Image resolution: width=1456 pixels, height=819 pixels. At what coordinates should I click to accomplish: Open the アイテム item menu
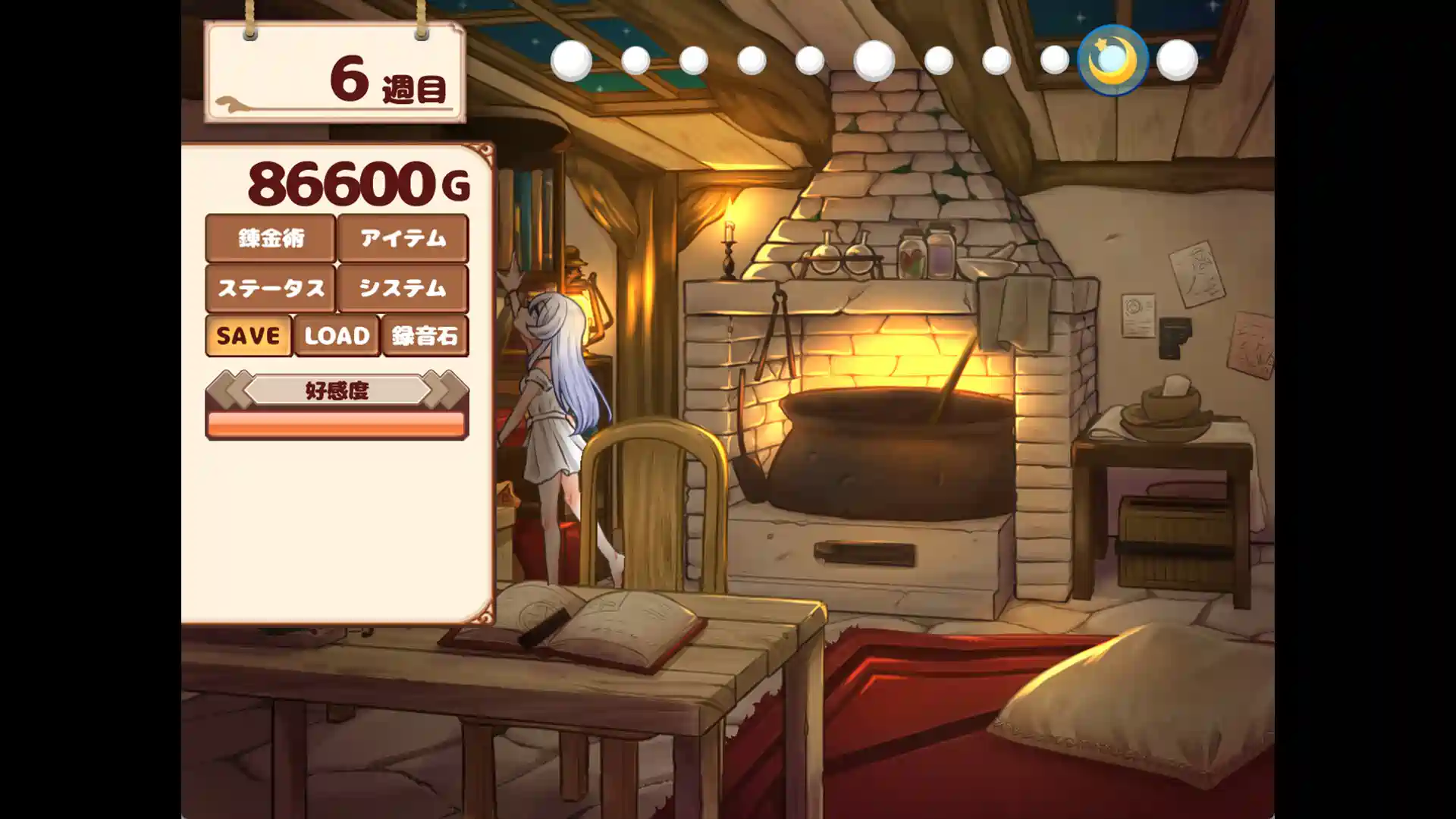pyautogui.click(x=403, y=238)
